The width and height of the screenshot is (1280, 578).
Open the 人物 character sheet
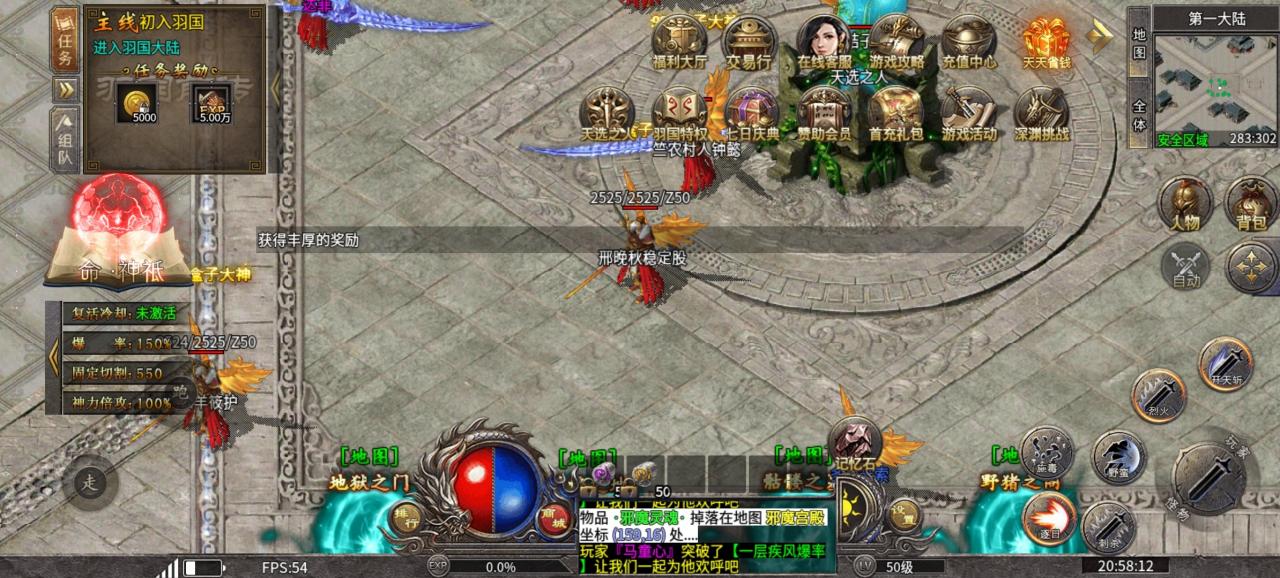pyautogui.click(x=1185, y=204)
